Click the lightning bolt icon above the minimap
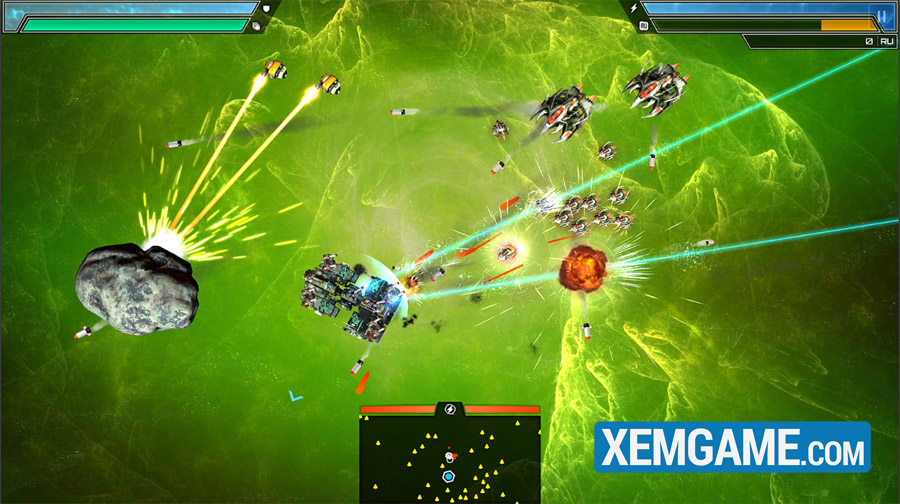 [450, 409]
